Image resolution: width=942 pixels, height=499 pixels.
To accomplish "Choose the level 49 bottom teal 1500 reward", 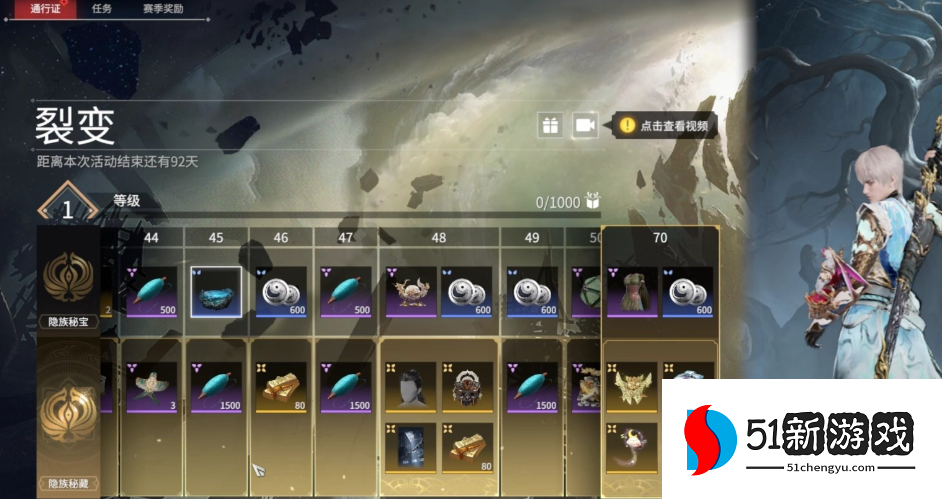I will pyautogui.click(x=533, y=387).
